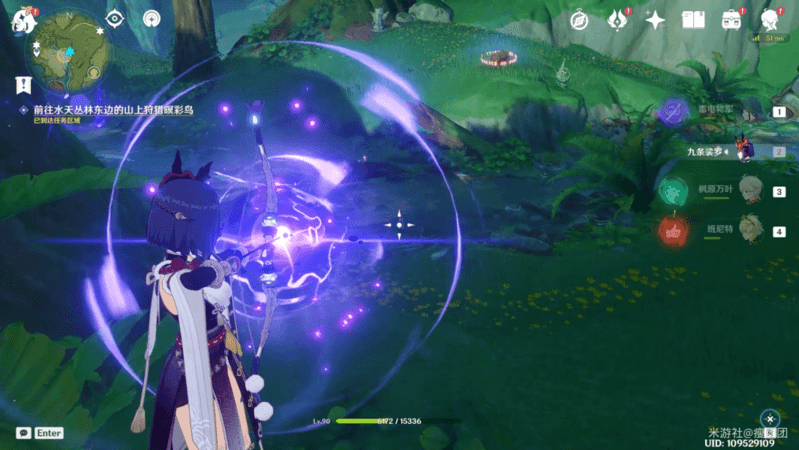Screen dimensions: 799x450
Task: Open the Adventurer Handbook book icon
Action: tap(693, 20)
